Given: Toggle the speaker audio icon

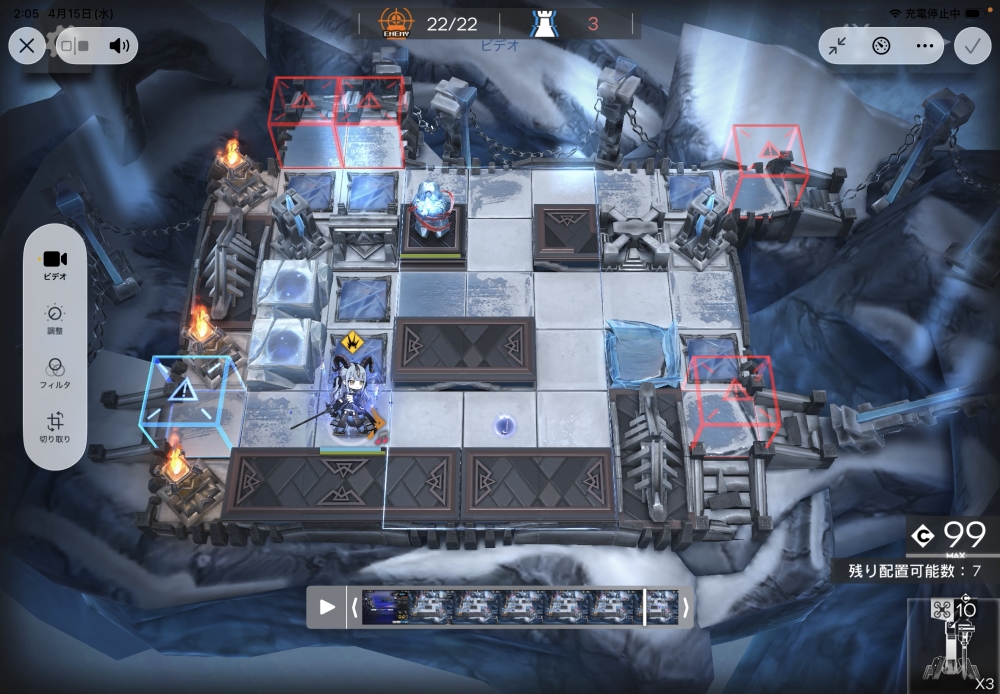Looking at the screenshot, I should 120,46.
